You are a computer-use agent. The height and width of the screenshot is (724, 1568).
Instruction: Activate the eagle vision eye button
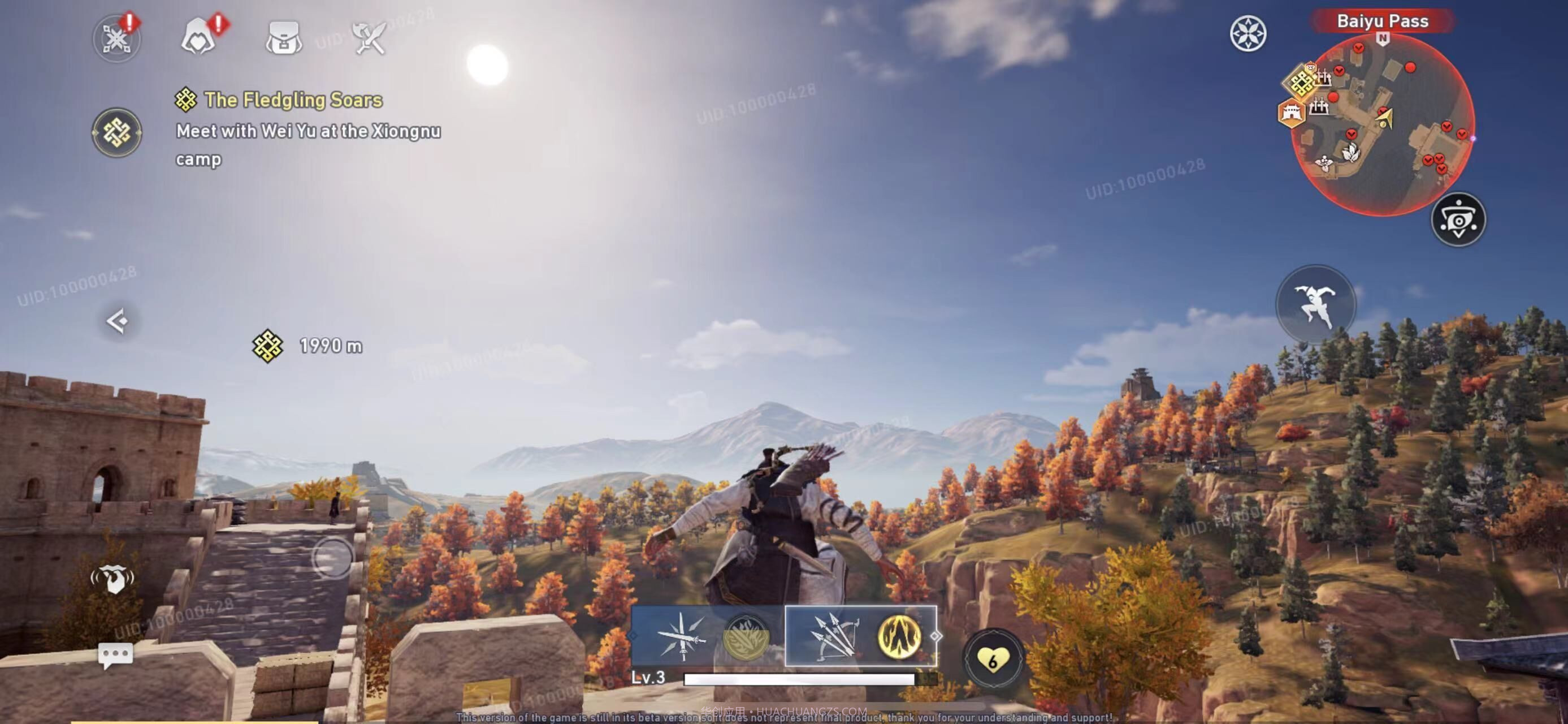1458,220
